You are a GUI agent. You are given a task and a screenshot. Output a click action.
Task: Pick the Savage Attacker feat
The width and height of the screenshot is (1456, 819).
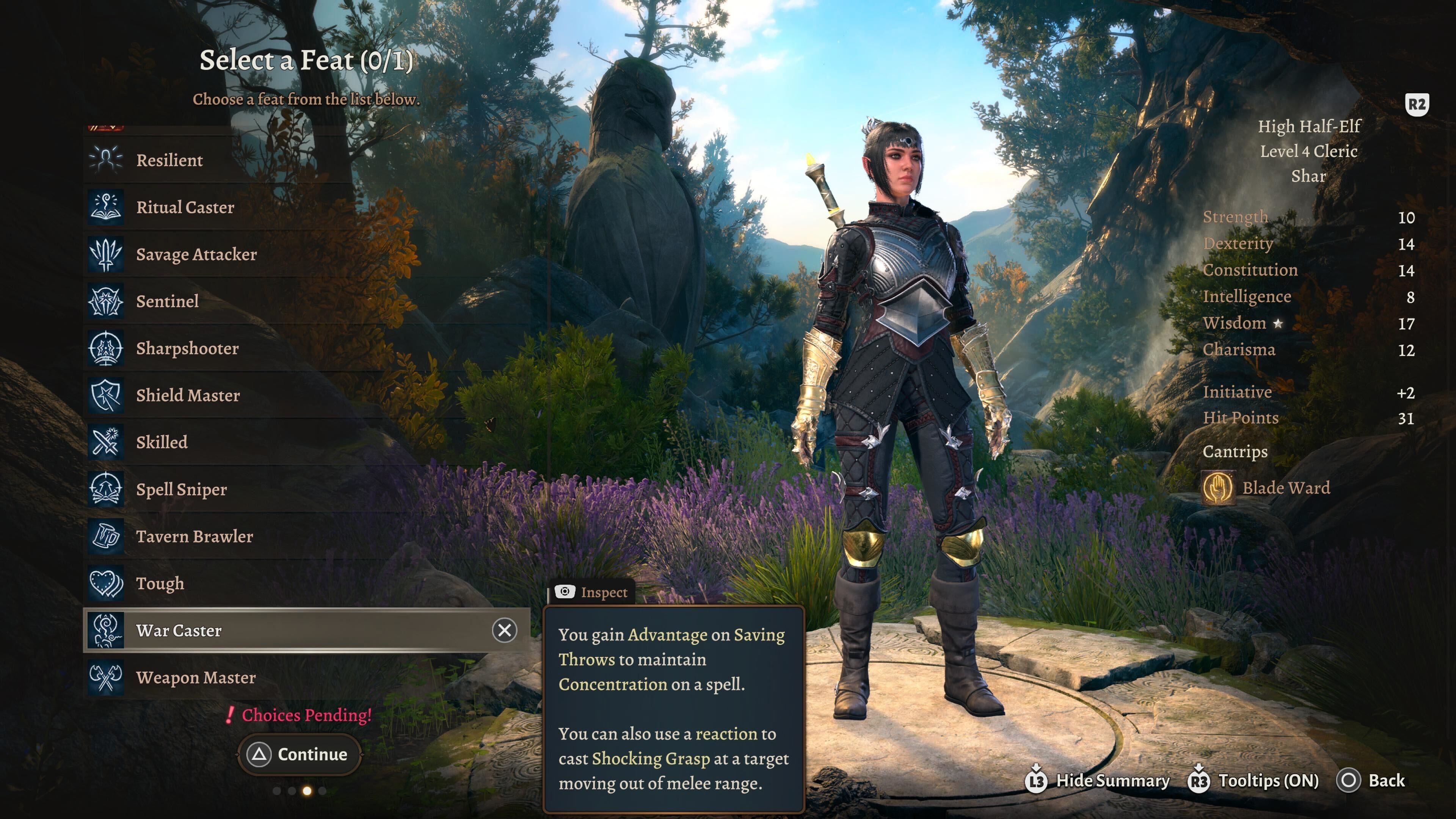pos(196,254)
